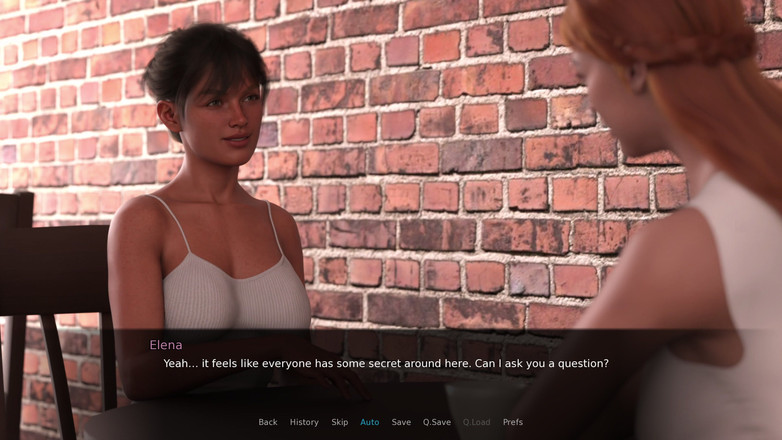Open the Prefs menu

coord(513,422)
